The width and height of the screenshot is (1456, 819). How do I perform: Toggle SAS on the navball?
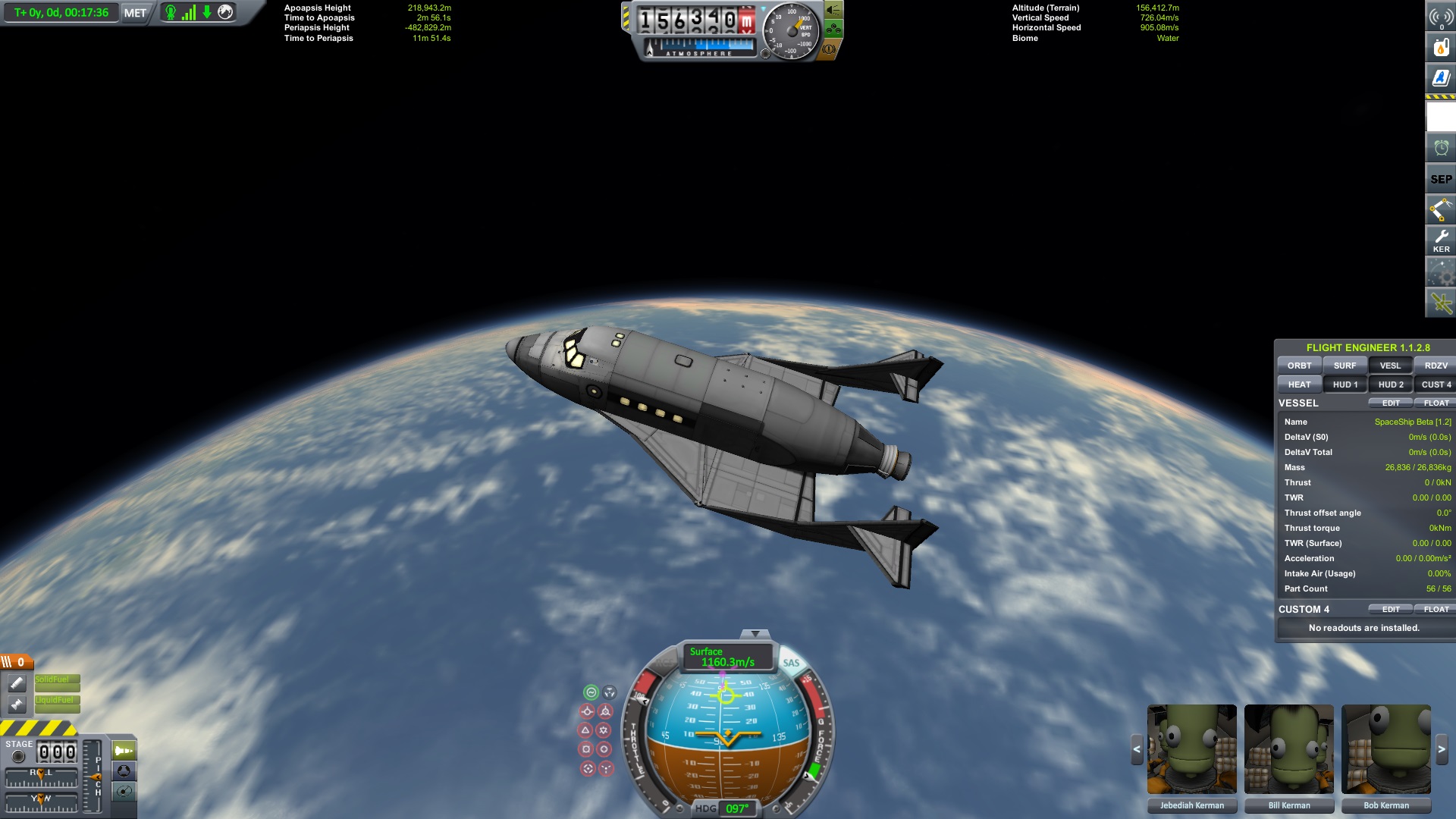pos(791,663)
